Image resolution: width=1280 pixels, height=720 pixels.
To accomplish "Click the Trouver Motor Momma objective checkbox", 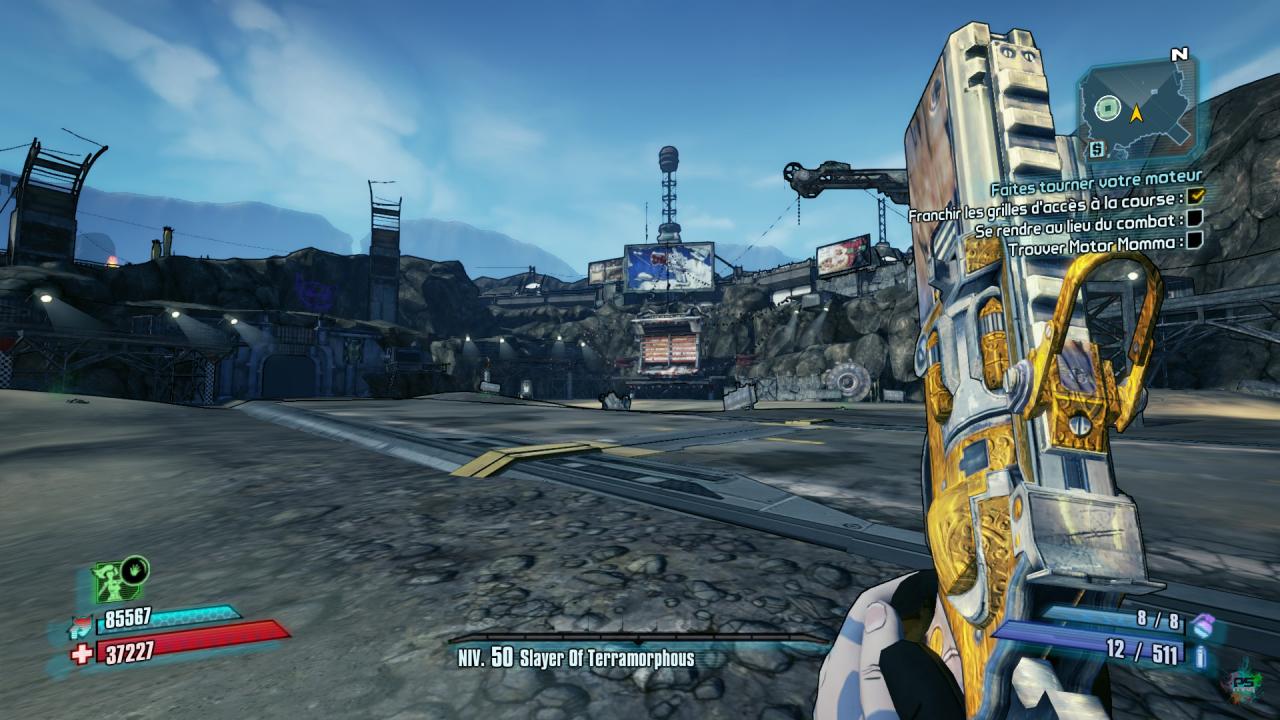I will [x=1193, y=242].
